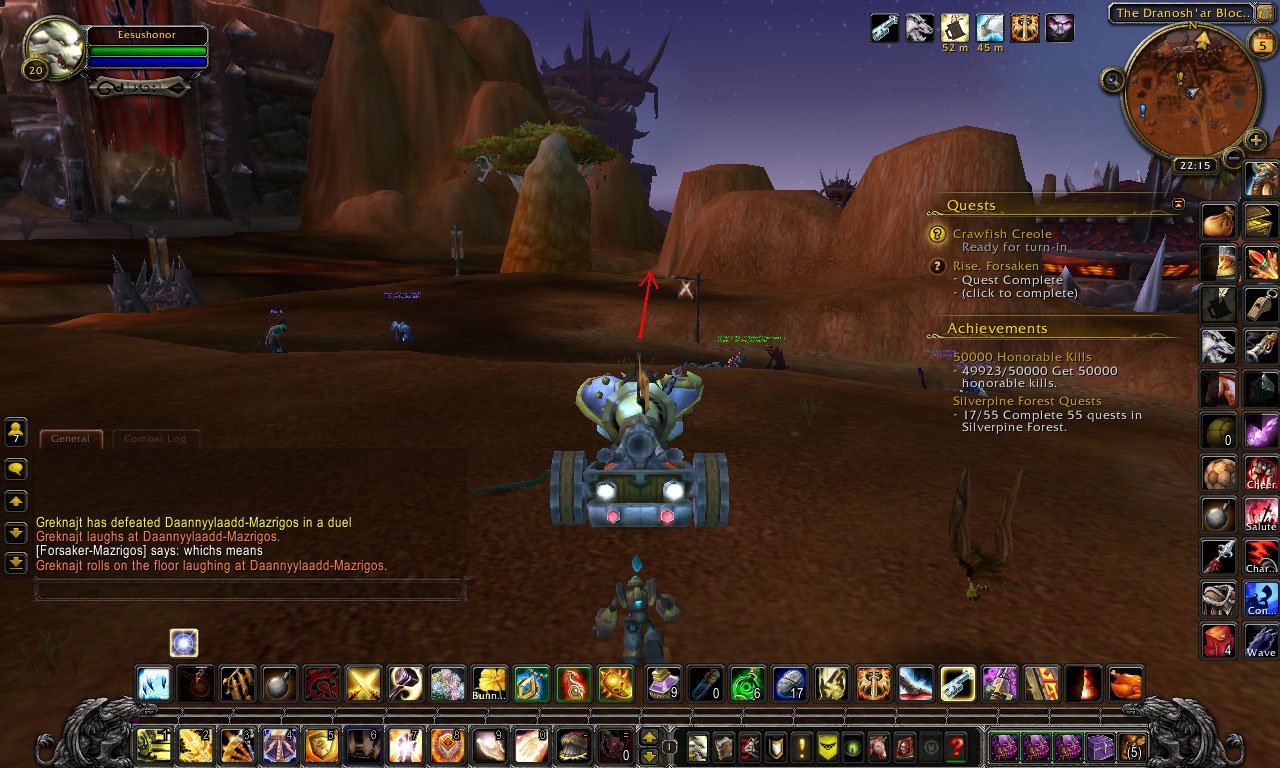Open the chat menu speech bubble button

[x=16, y=468]
